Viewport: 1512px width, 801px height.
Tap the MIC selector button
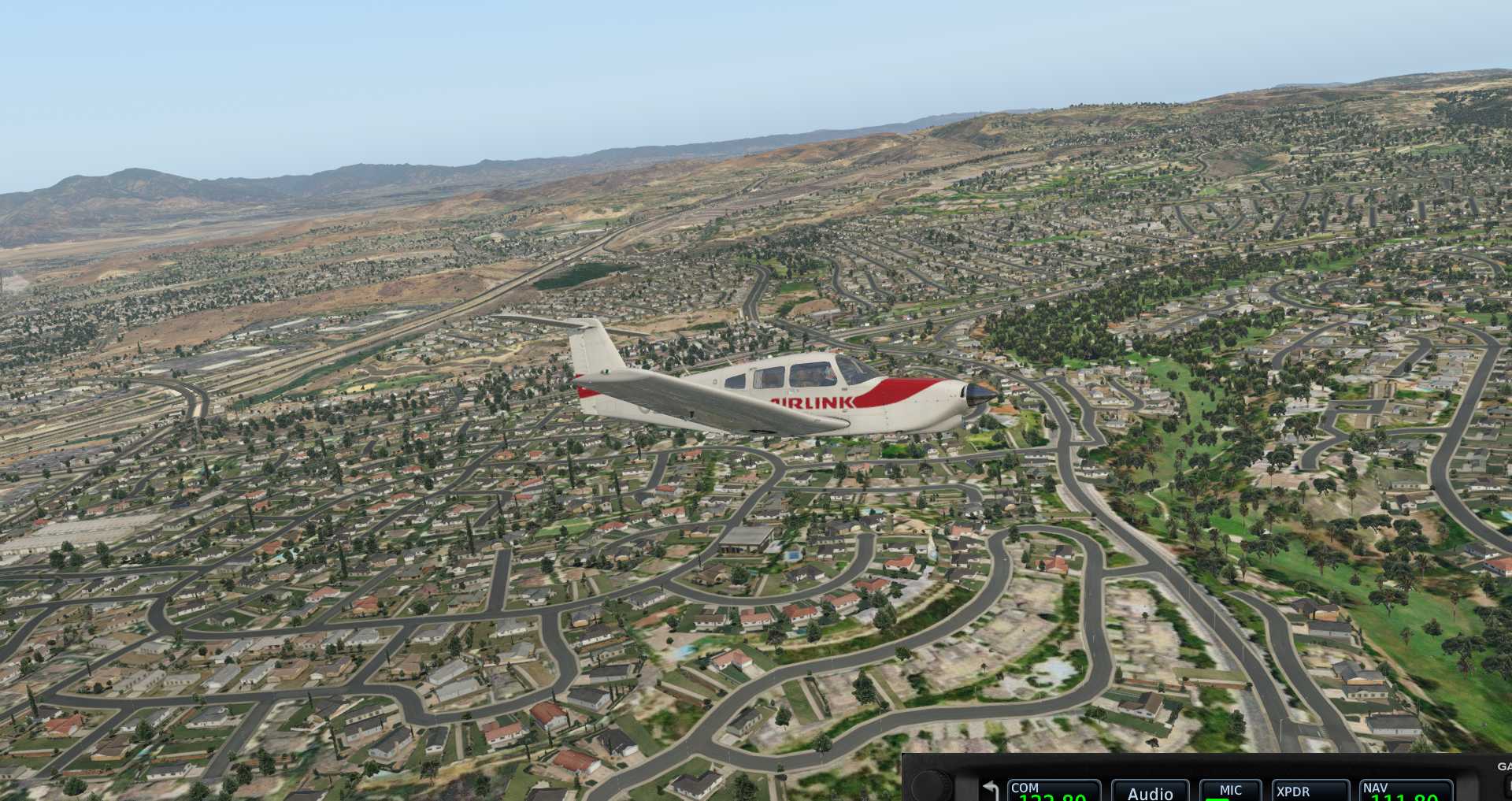(x=1230, y=791)
